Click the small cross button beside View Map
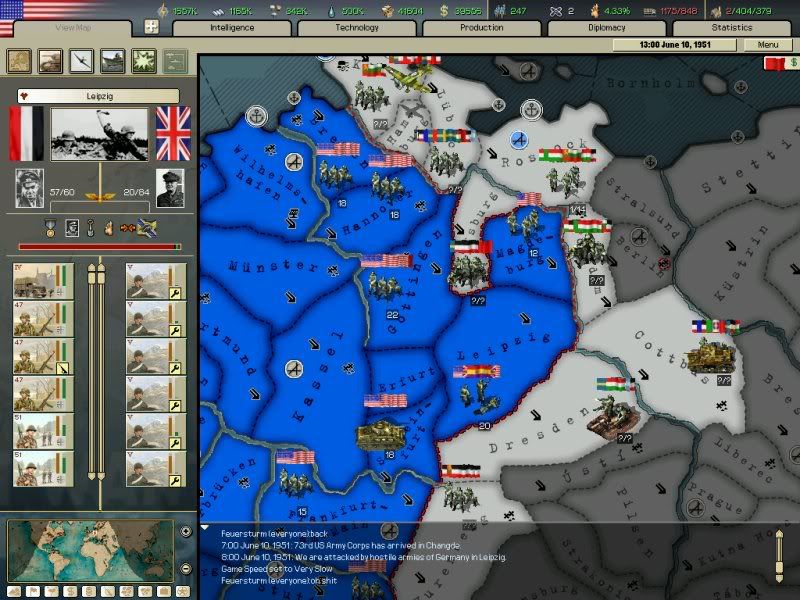The height and width of the screenshot is (600, 800). tap(151, 28)
